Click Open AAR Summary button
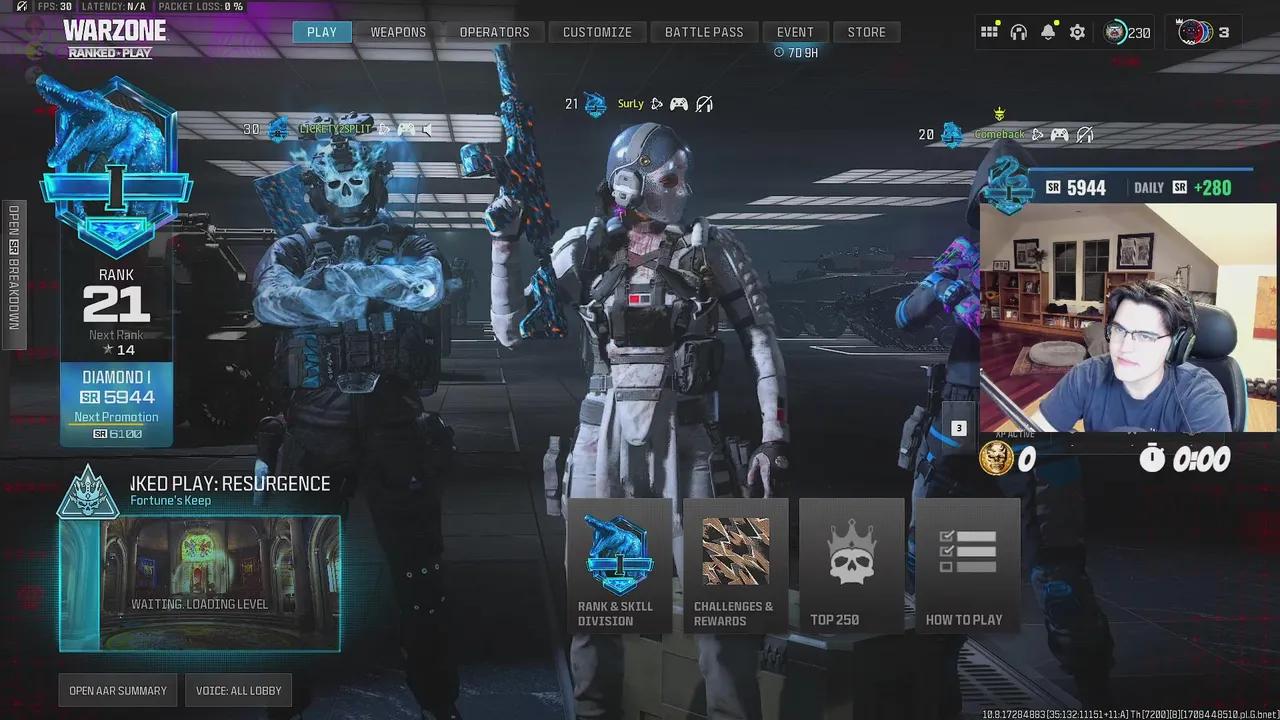 [x=118, y=690]
